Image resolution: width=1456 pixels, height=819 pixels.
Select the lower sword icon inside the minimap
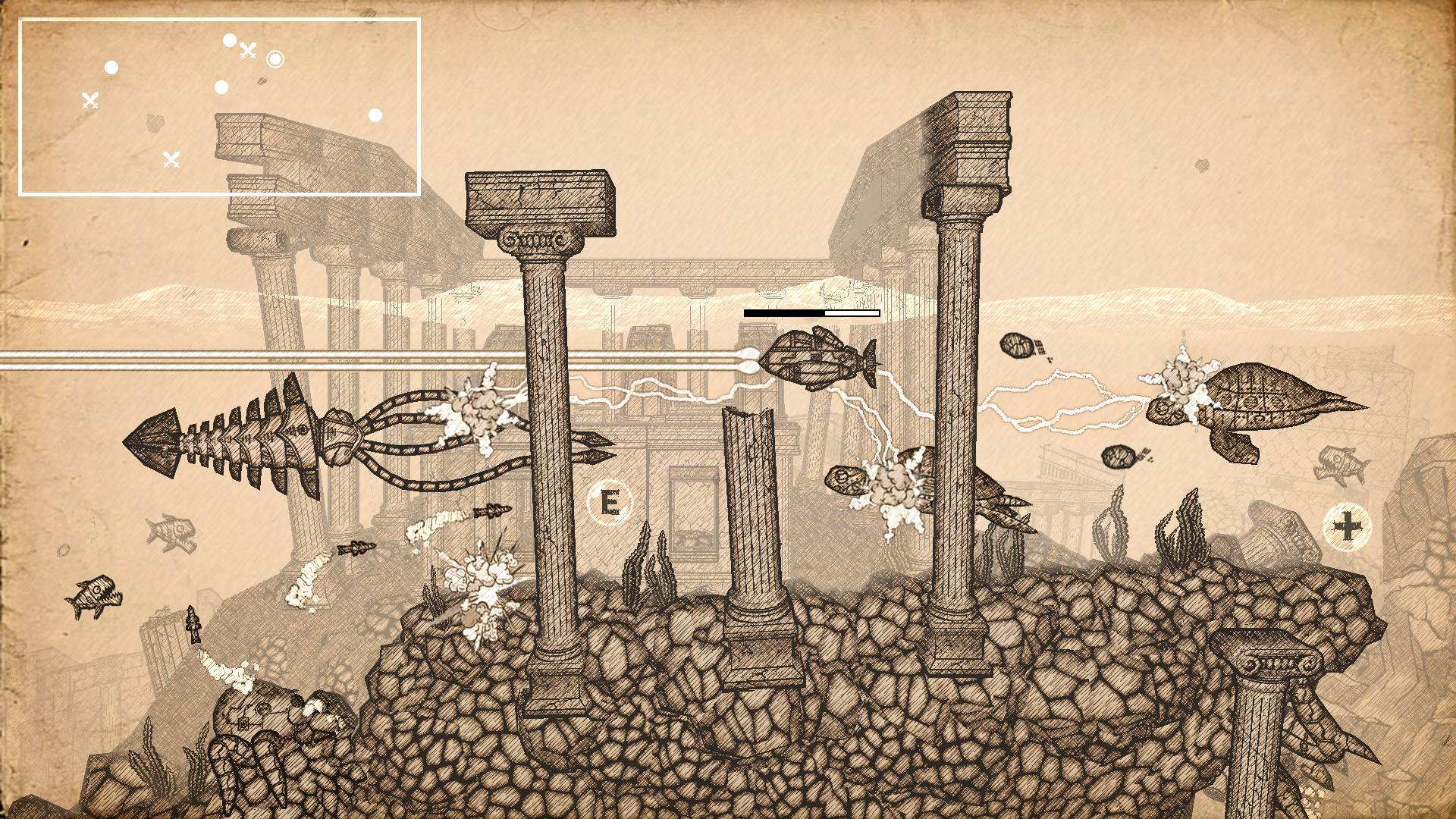[171, 160]
